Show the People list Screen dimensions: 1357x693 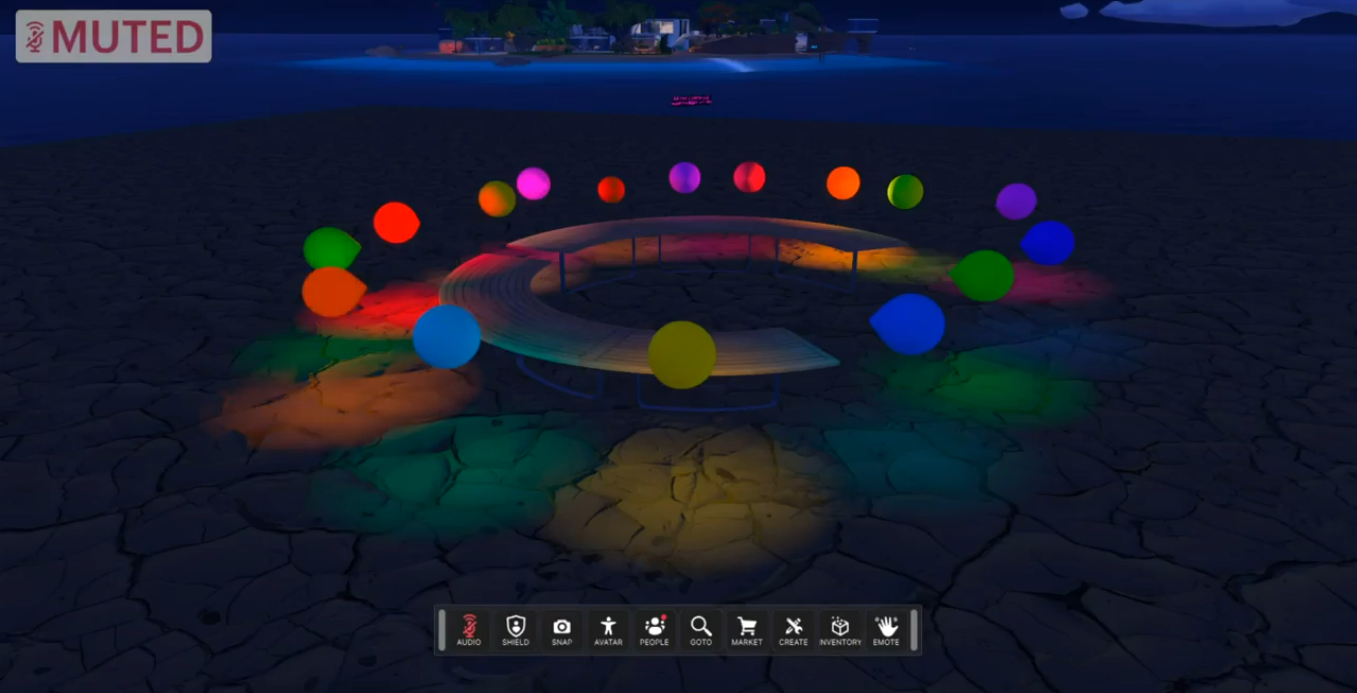(x=654, y=630)
